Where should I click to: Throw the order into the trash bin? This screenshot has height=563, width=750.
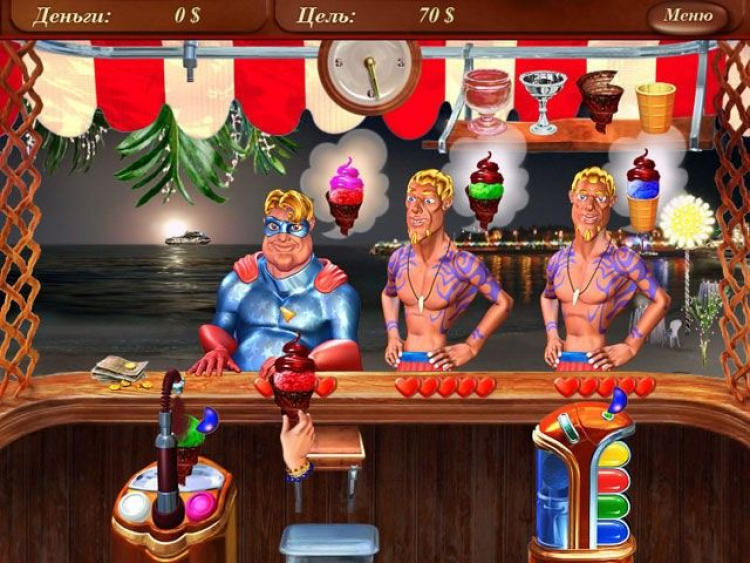pos(329,542)
